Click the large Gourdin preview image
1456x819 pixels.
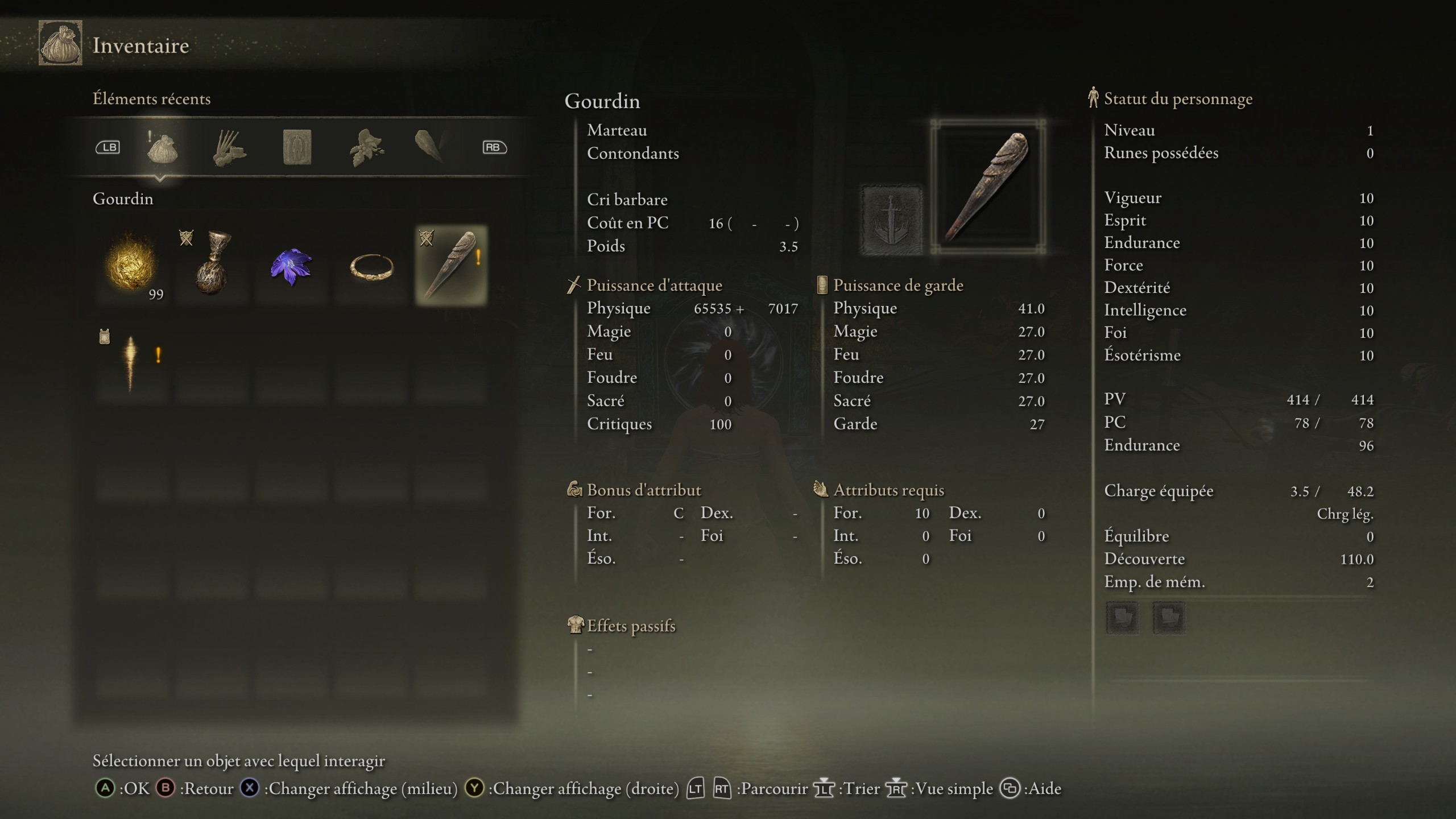point(988,187)
